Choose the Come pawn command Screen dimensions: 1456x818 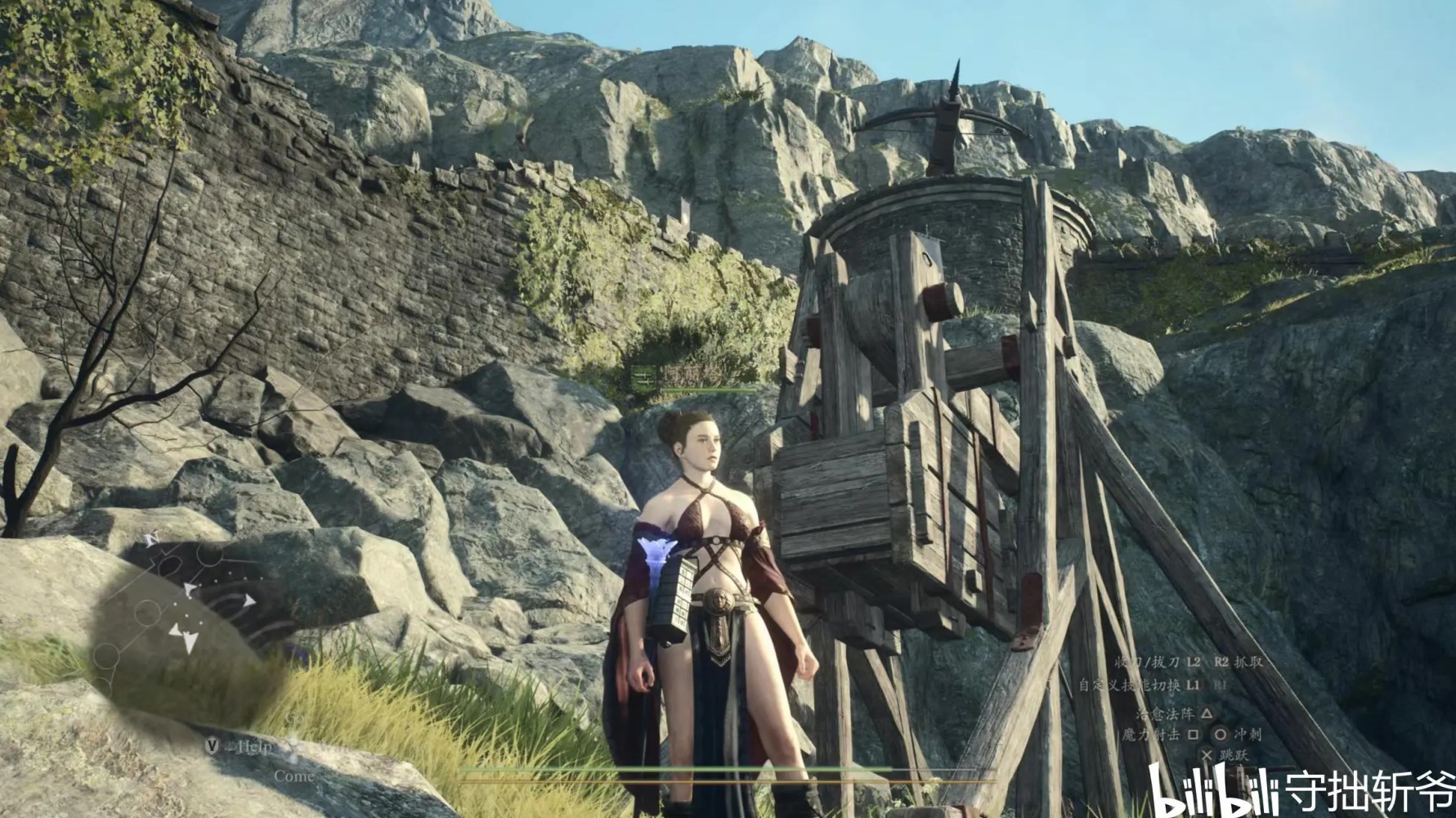[293, 775]
